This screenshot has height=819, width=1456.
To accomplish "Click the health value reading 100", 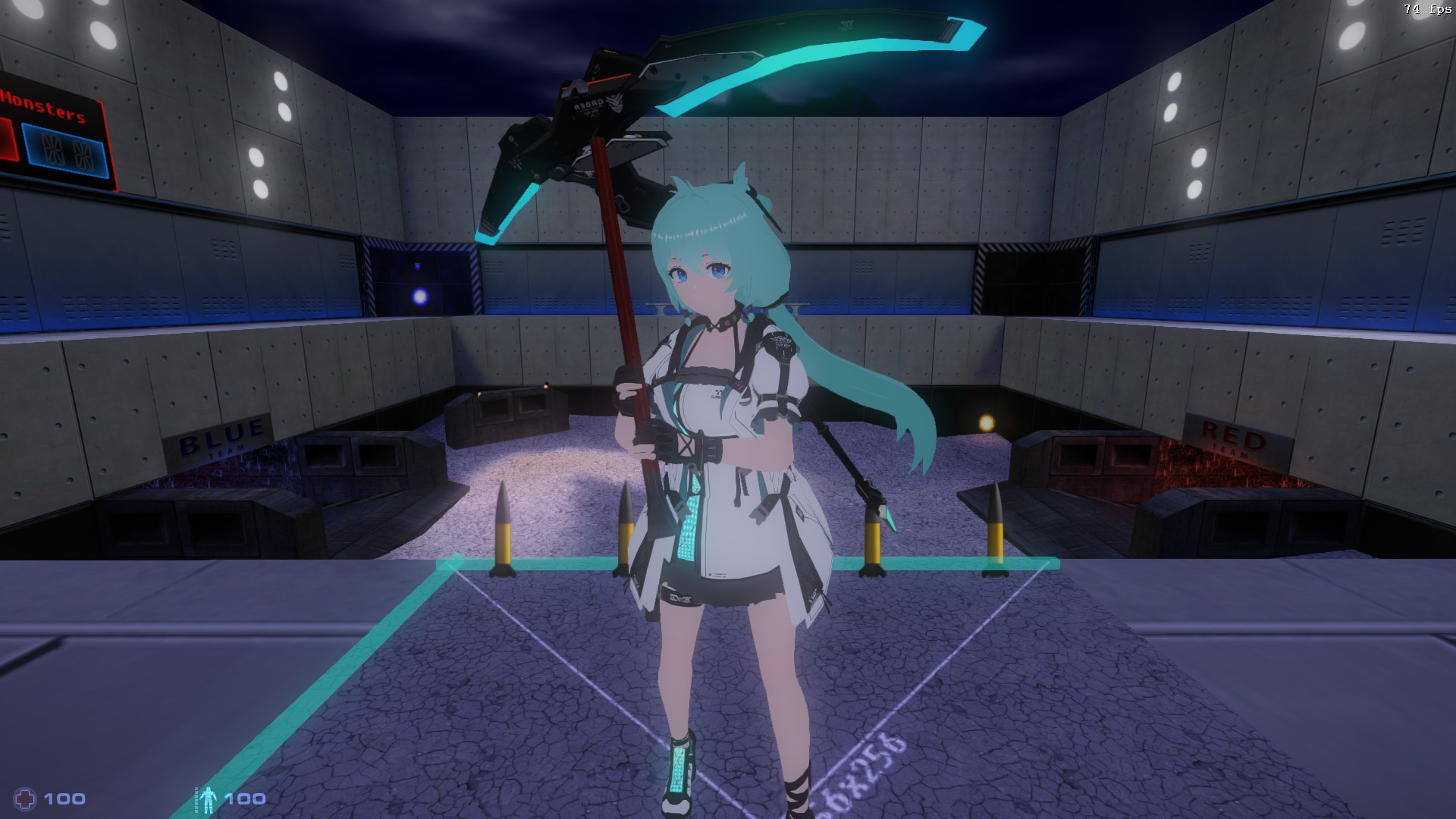I will 66,798.
